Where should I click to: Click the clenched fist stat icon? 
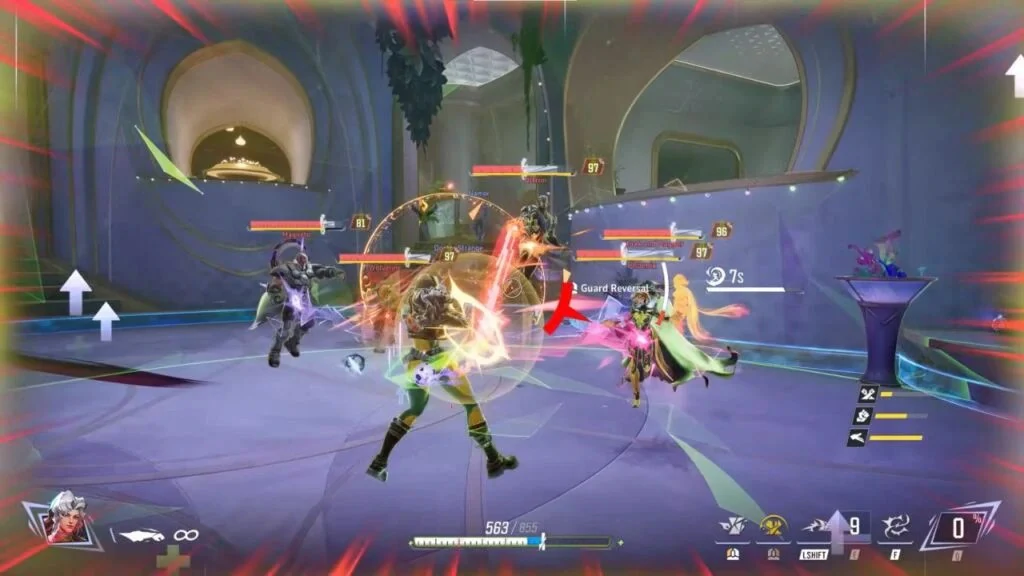865,415
